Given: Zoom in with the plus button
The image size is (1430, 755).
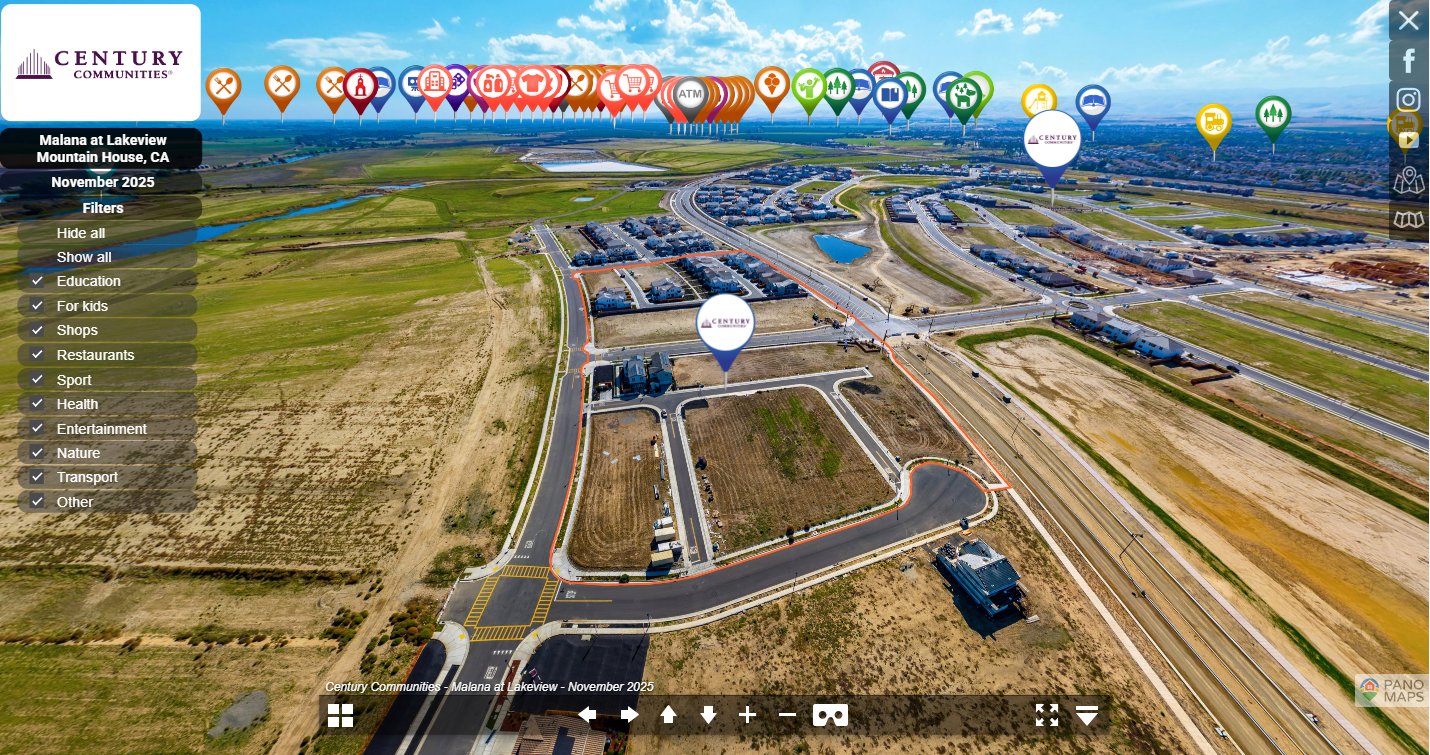Looking at the screenshot, I should click(747, 715).
